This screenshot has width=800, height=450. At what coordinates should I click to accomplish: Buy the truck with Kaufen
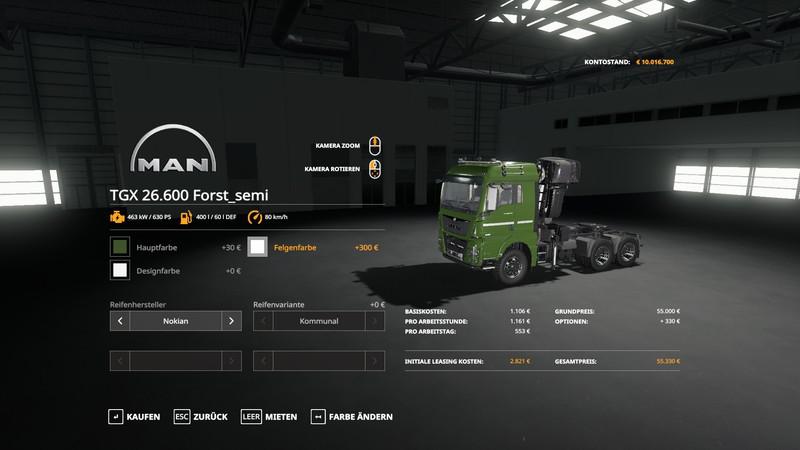[x=134, y=416]
